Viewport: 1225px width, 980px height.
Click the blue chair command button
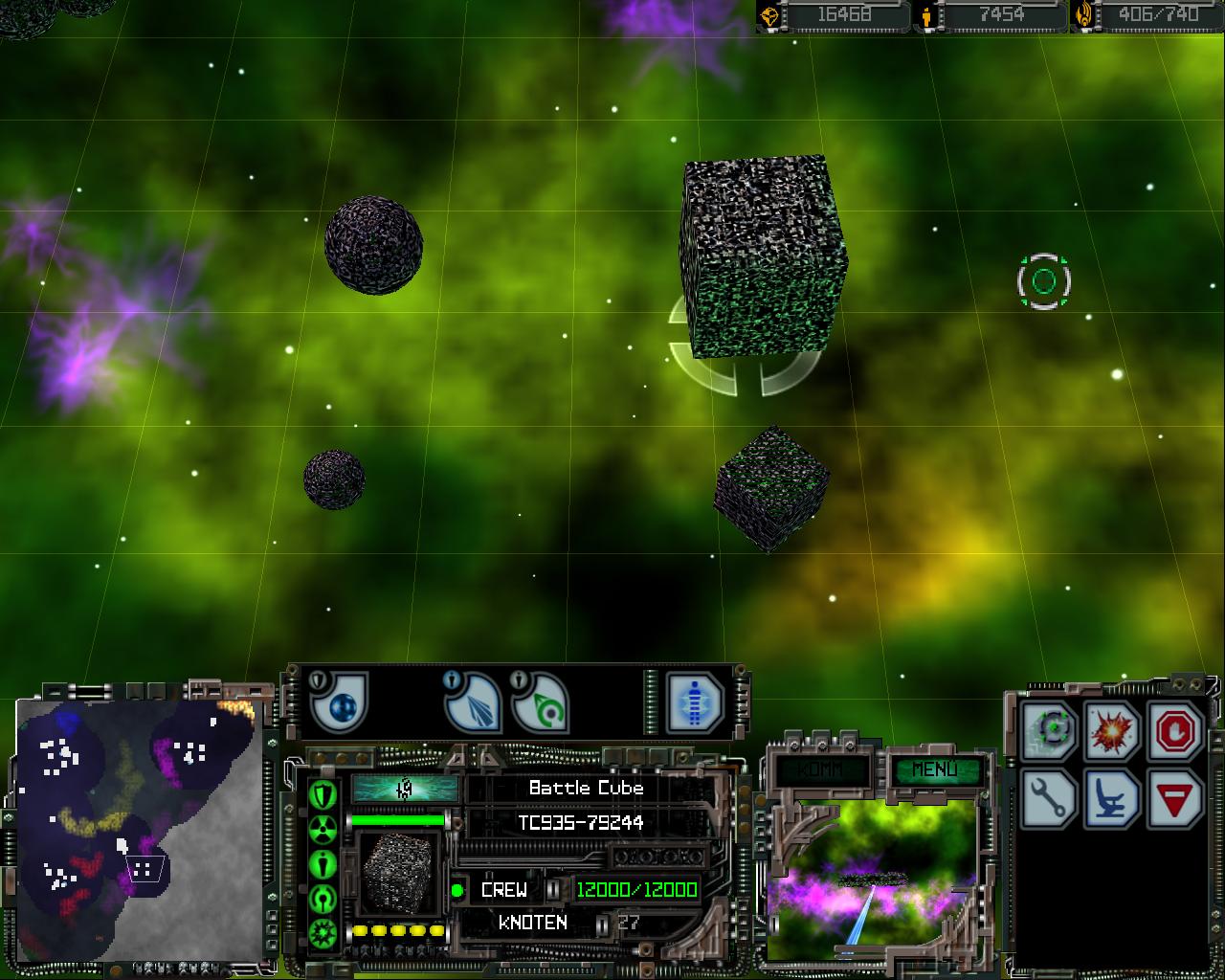tap(1114, 798)
